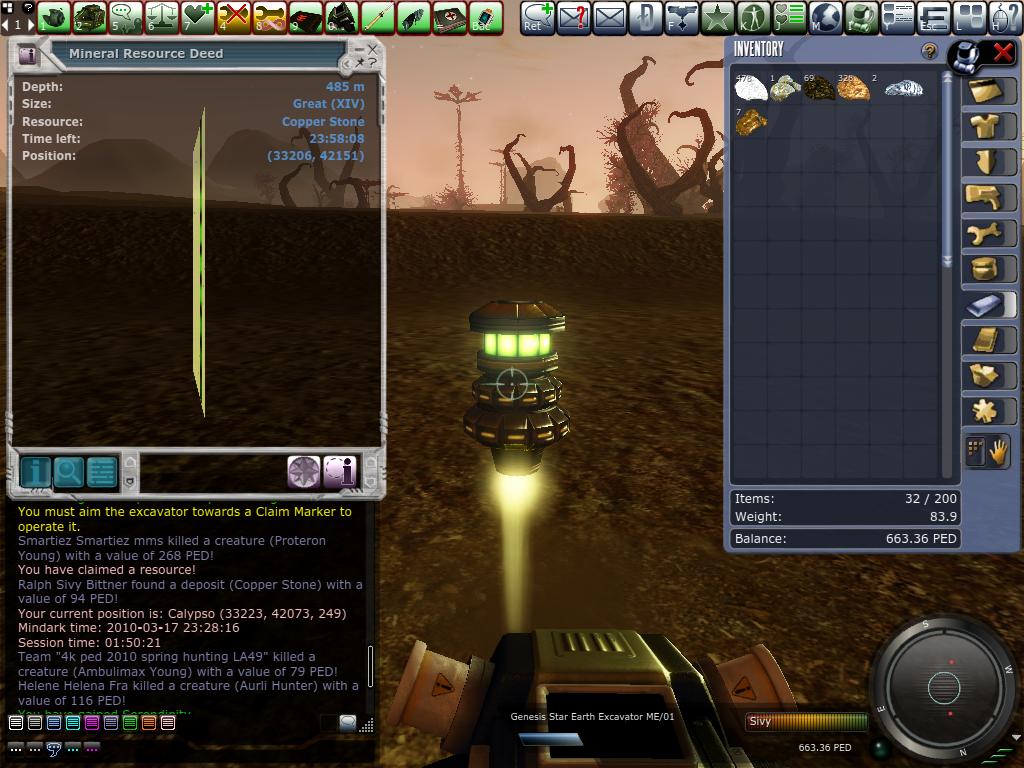Select the orange ore stack of 328
Image resolution: width=1024 pixels, height=768 pixels.
point(853,89)
